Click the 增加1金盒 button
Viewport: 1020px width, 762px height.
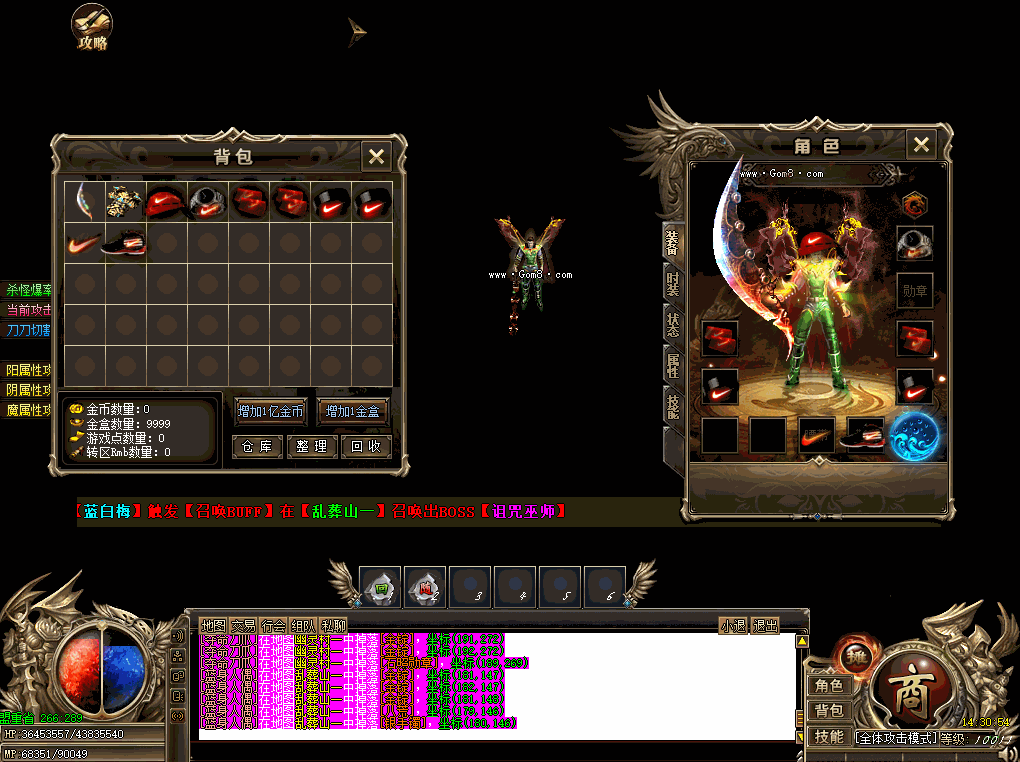tap(353, 411)
